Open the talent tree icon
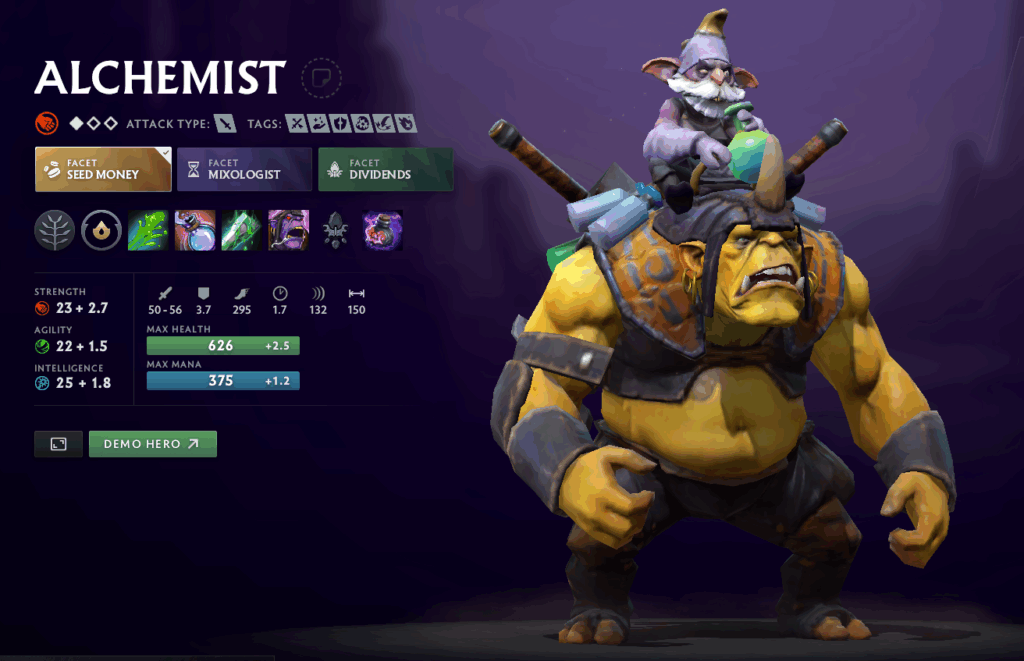This screenshot has width=1024, height=661. tap(55, 230)
